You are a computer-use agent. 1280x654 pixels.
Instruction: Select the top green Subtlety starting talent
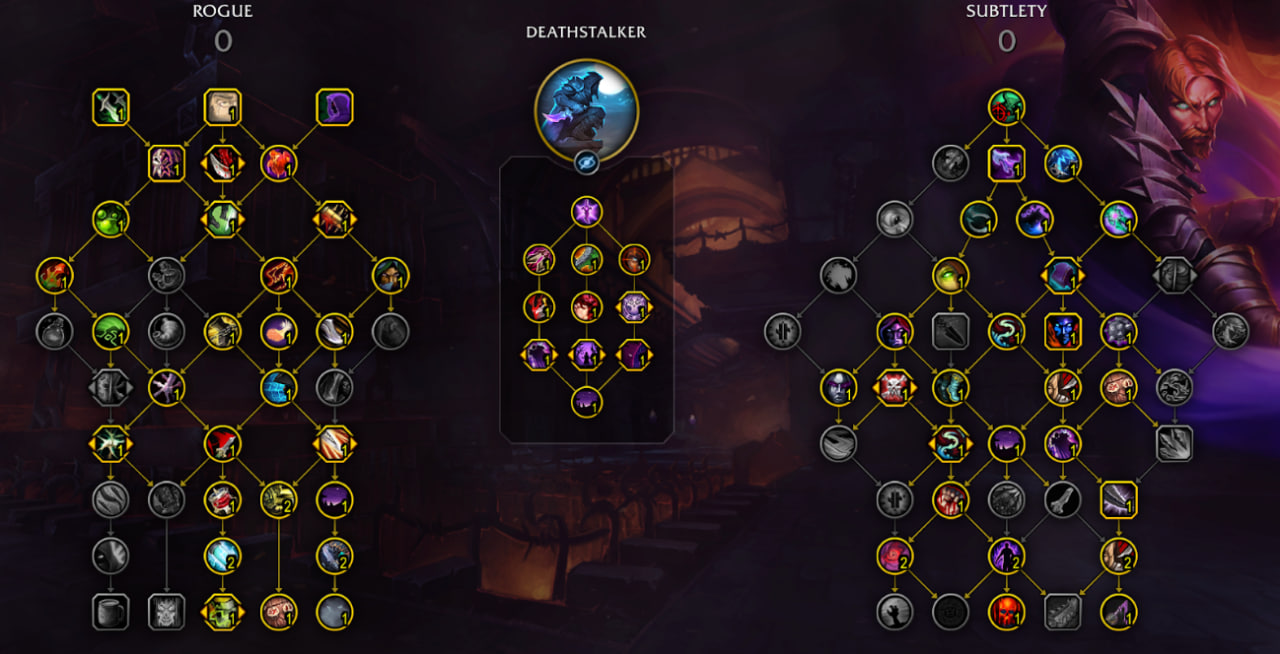[x=1006, y=107]
